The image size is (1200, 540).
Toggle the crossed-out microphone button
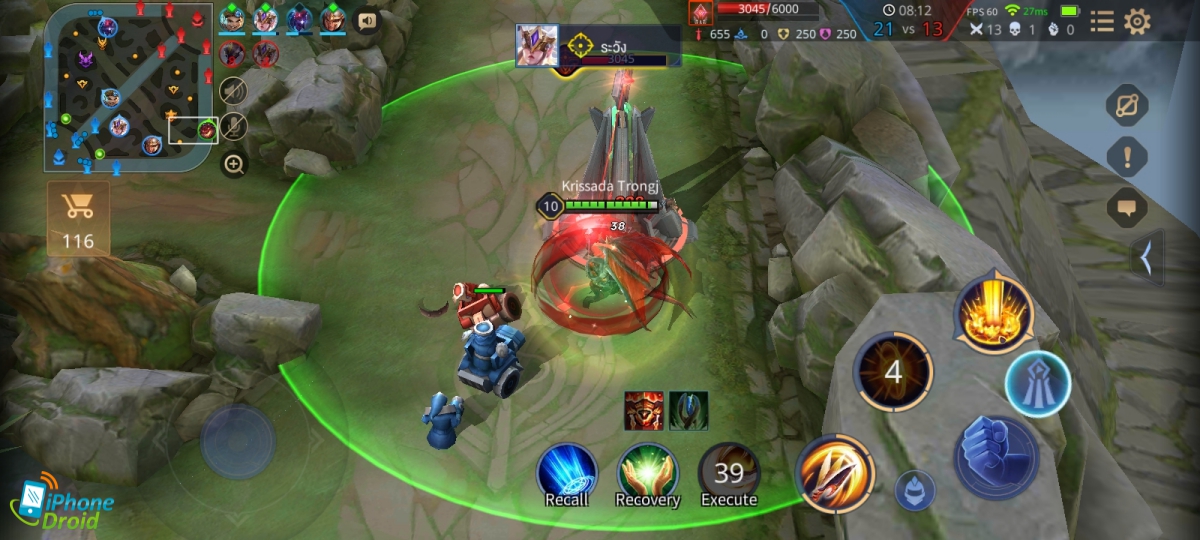[233, 126]
